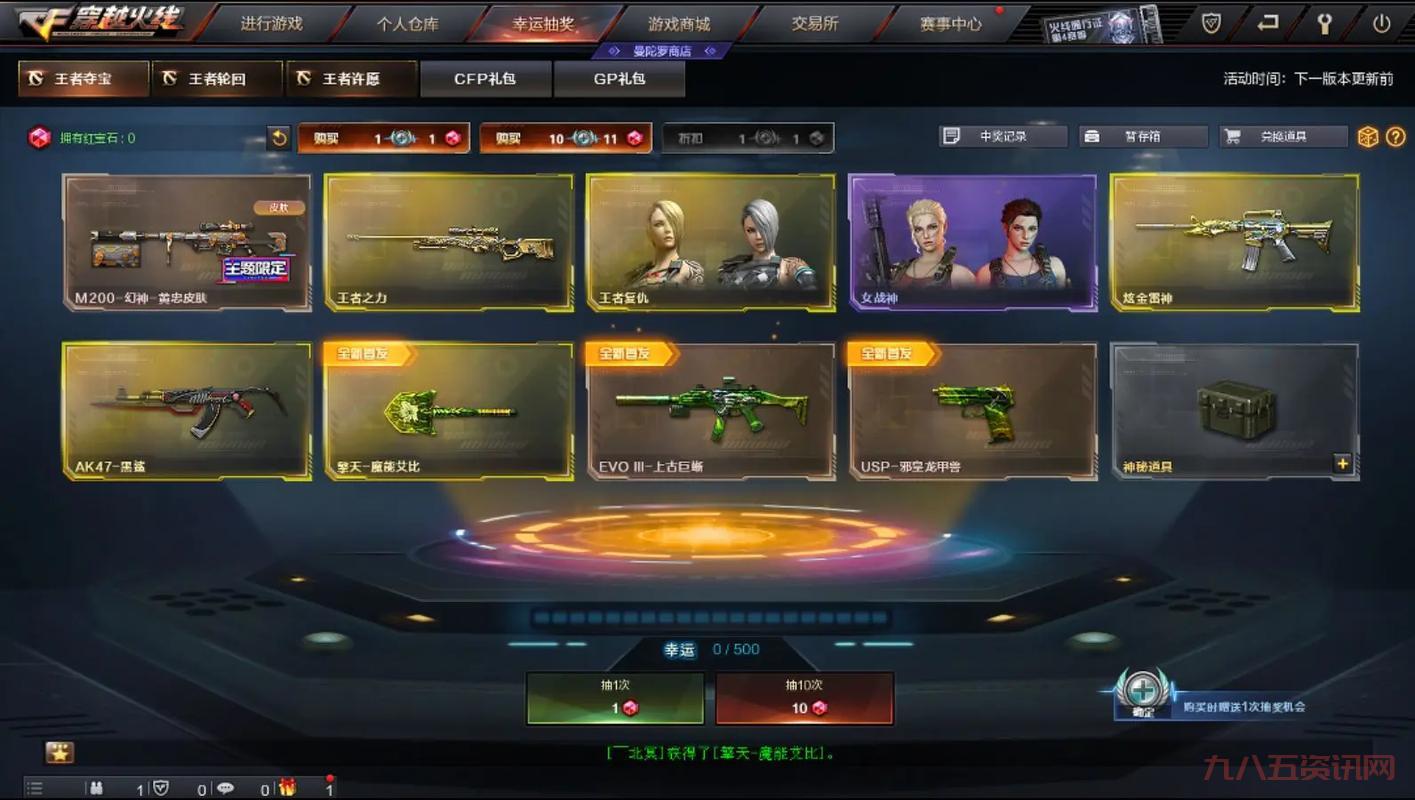Go to 个人仓库 inventory
Image resolution: width=1415 pixels, height=800 pixels.
pyautogui.click(x=407, y=23)
